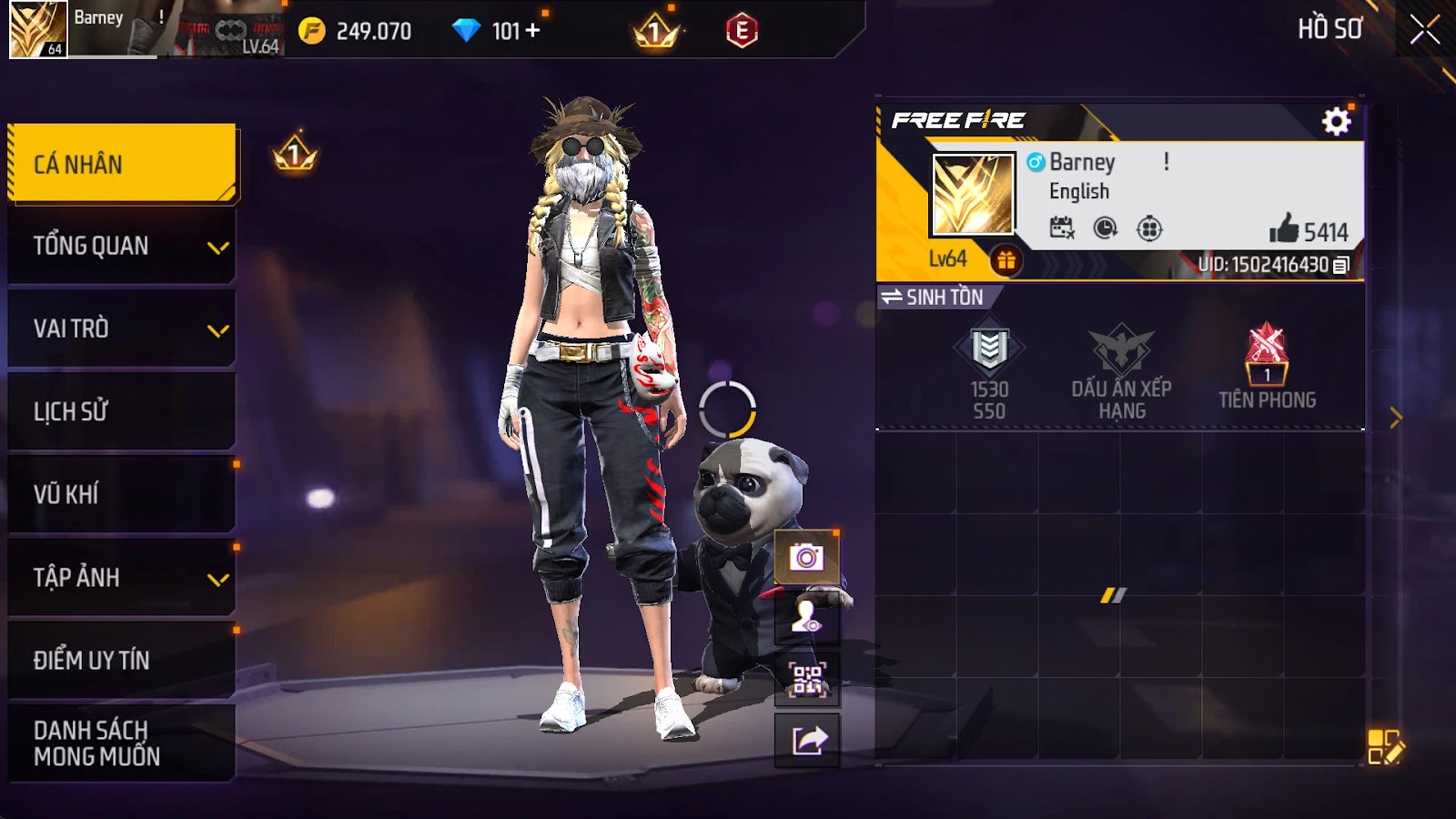Viewport: 1456px width, 819px height.
Task: Expand the TỔNG QUAN section
Action: pos(121,246)
